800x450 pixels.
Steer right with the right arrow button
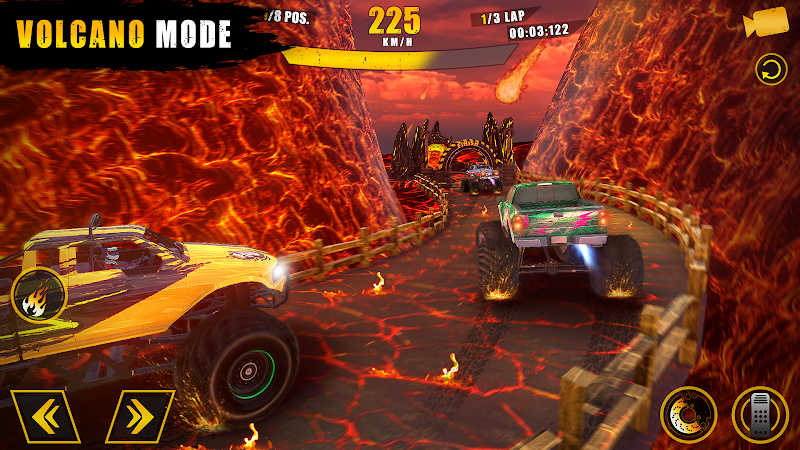point(139,416)
